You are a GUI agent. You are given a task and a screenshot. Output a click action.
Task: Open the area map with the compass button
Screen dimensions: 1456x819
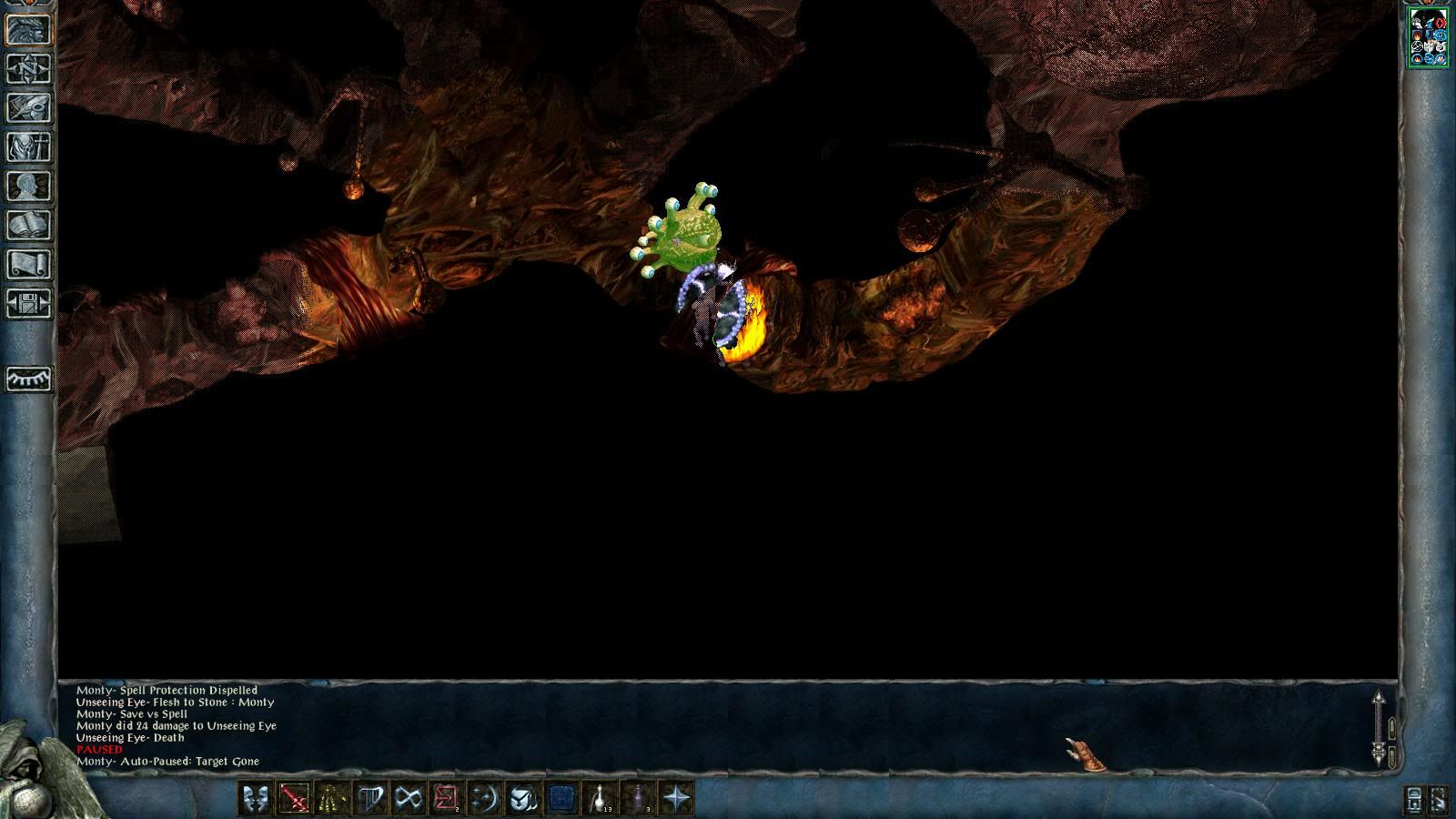[28, 69]
